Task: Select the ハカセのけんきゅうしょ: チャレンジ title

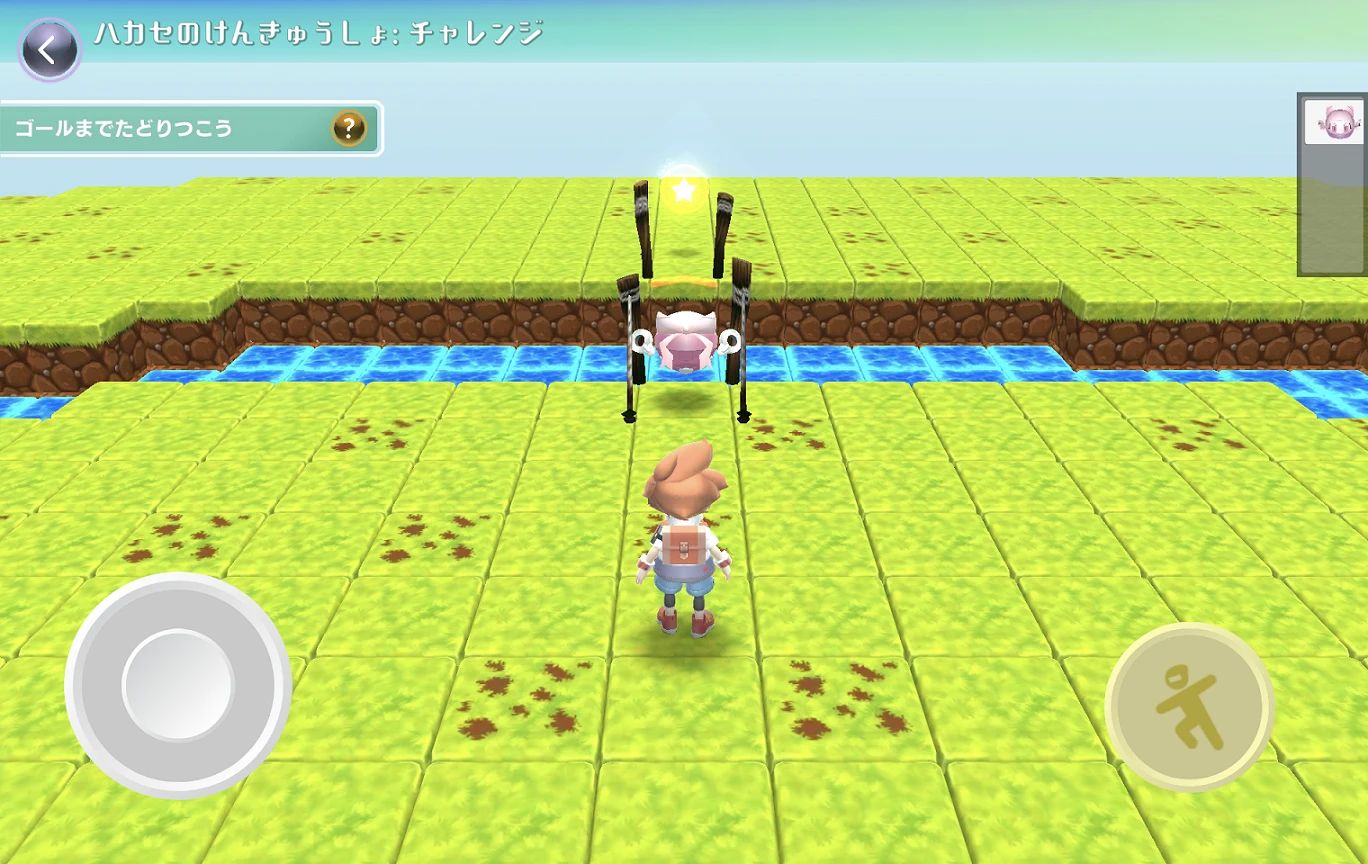Action: (x=320, y=33)
